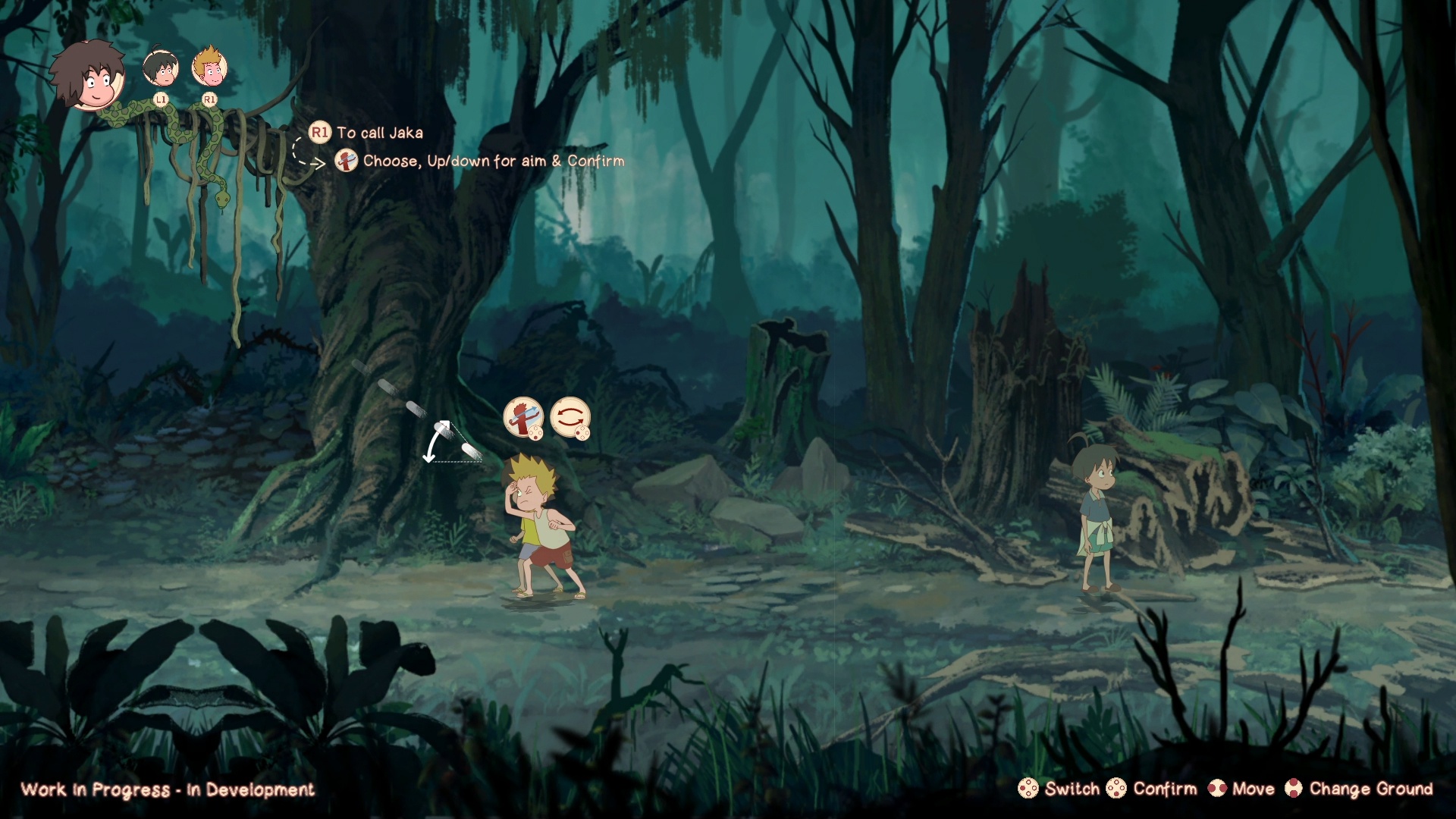Activate the swap arrows action bubble
The height and width of the screenshot is (819, 1456).
click(570, 417)
